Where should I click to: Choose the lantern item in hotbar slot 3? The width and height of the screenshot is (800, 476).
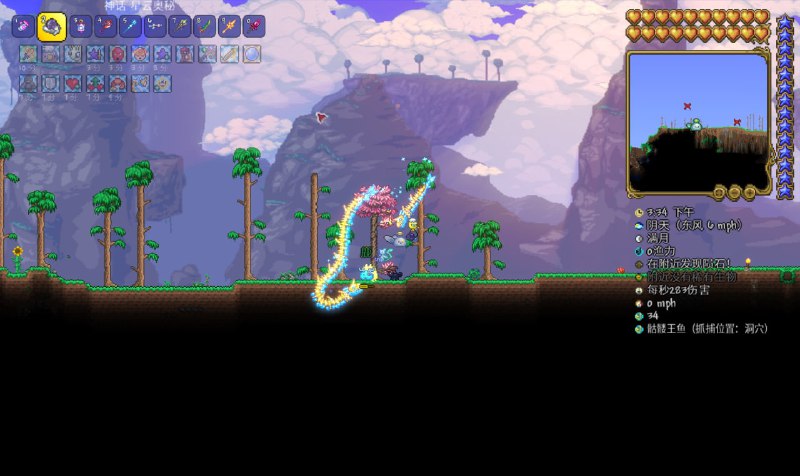coord(80,27)
